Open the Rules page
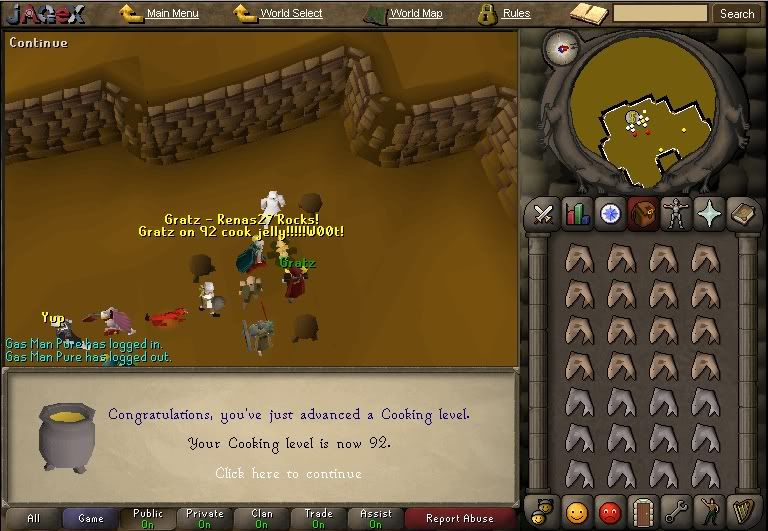This screenshot has height=531, width=768. [516, 14]
